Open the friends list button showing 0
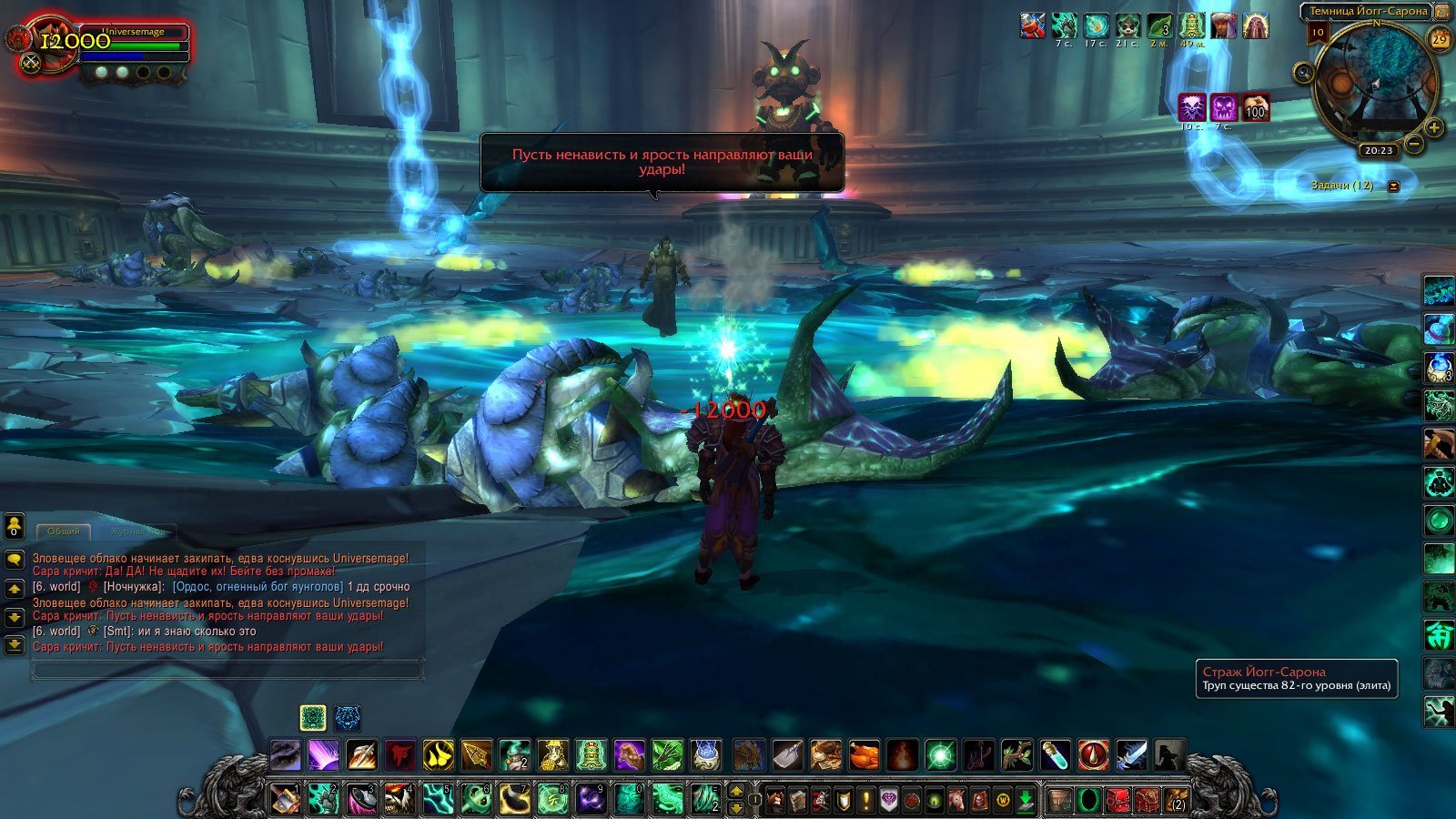This screenshot has width=1456, height=819. coord(15,526)
